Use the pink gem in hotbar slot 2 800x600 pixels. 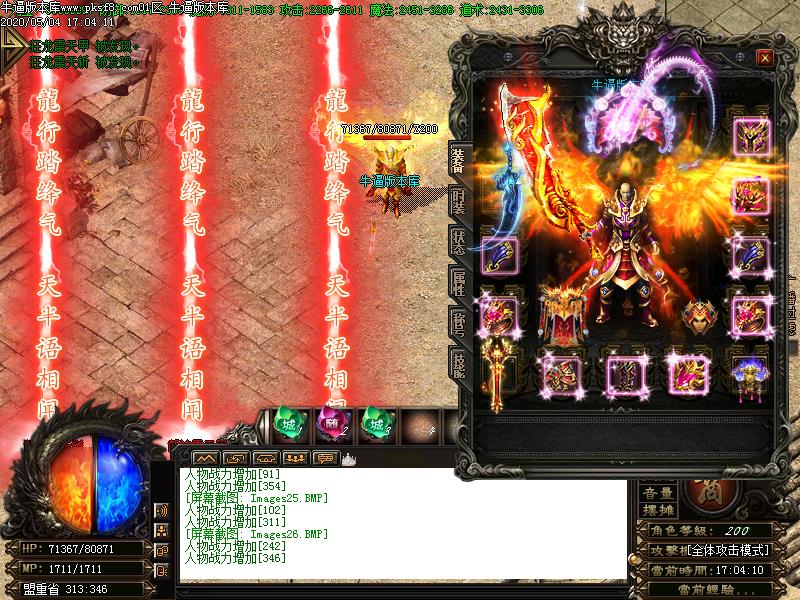331,424
